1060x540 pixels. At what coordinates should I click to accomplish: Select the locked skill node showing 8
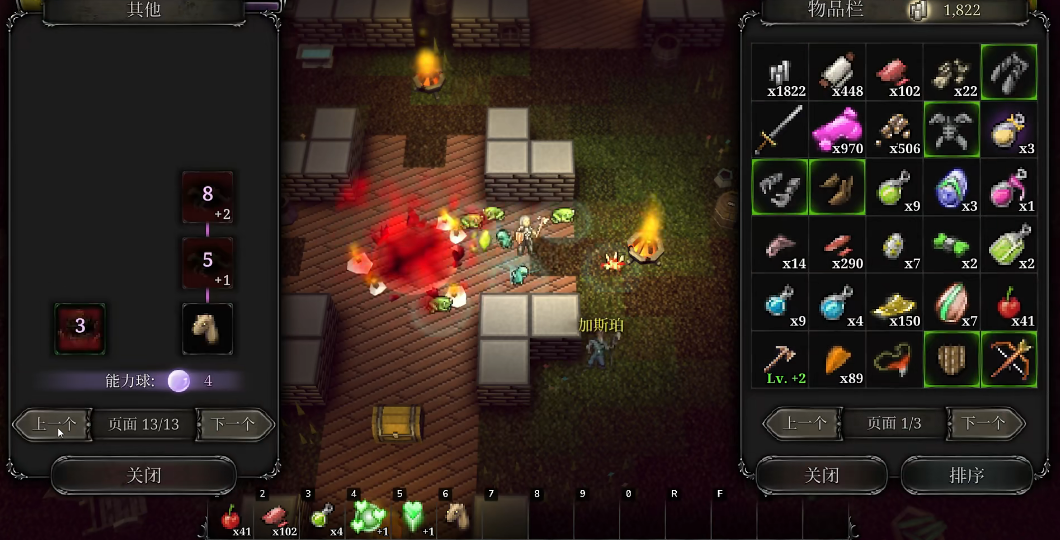click(x=207, y=197)
